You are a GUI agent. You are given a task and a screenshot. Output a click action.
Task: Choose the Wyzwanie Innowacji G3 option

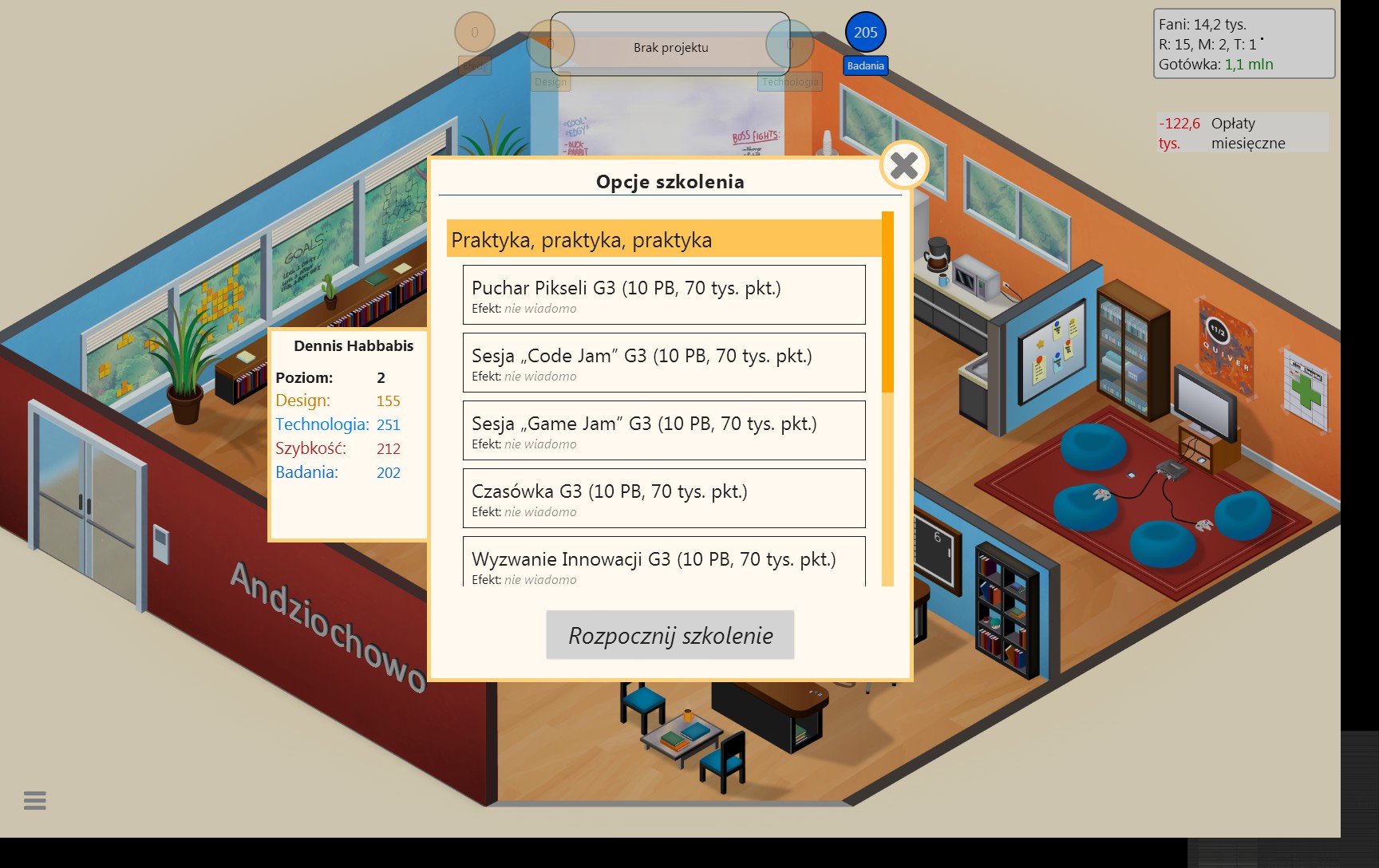[664, 563]
